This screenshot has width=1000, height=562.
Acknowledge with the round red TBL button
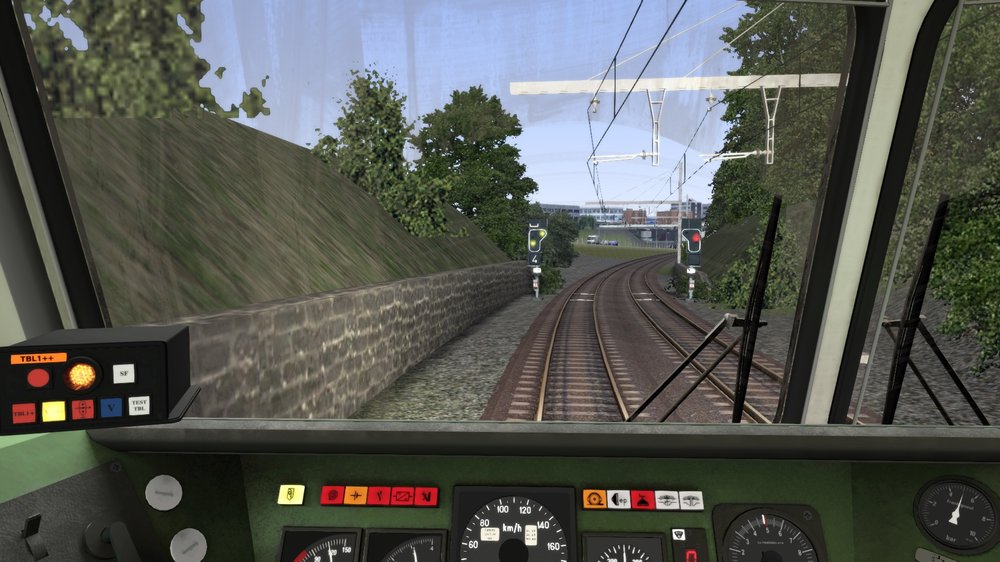tap(38, 378)
